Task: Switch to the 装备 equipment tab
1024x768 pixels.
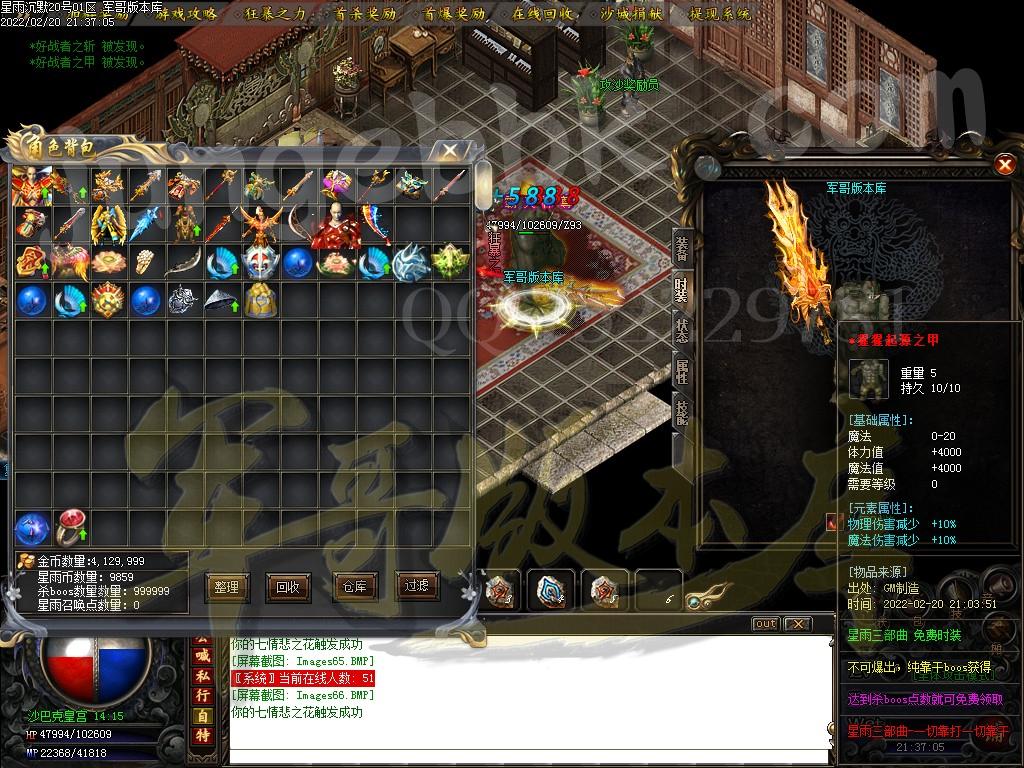Action: (682, 249)
